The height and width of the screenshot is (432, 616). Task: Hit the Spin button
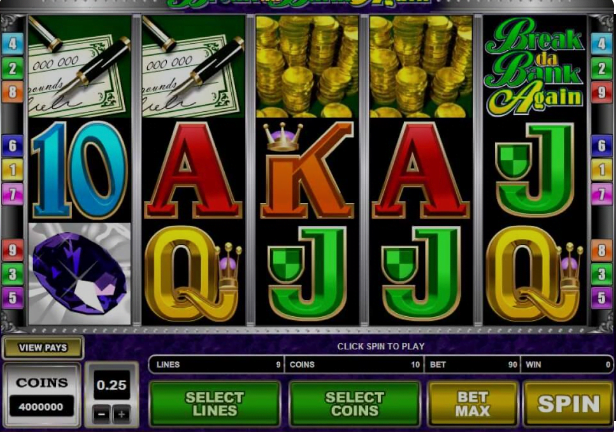568,403
